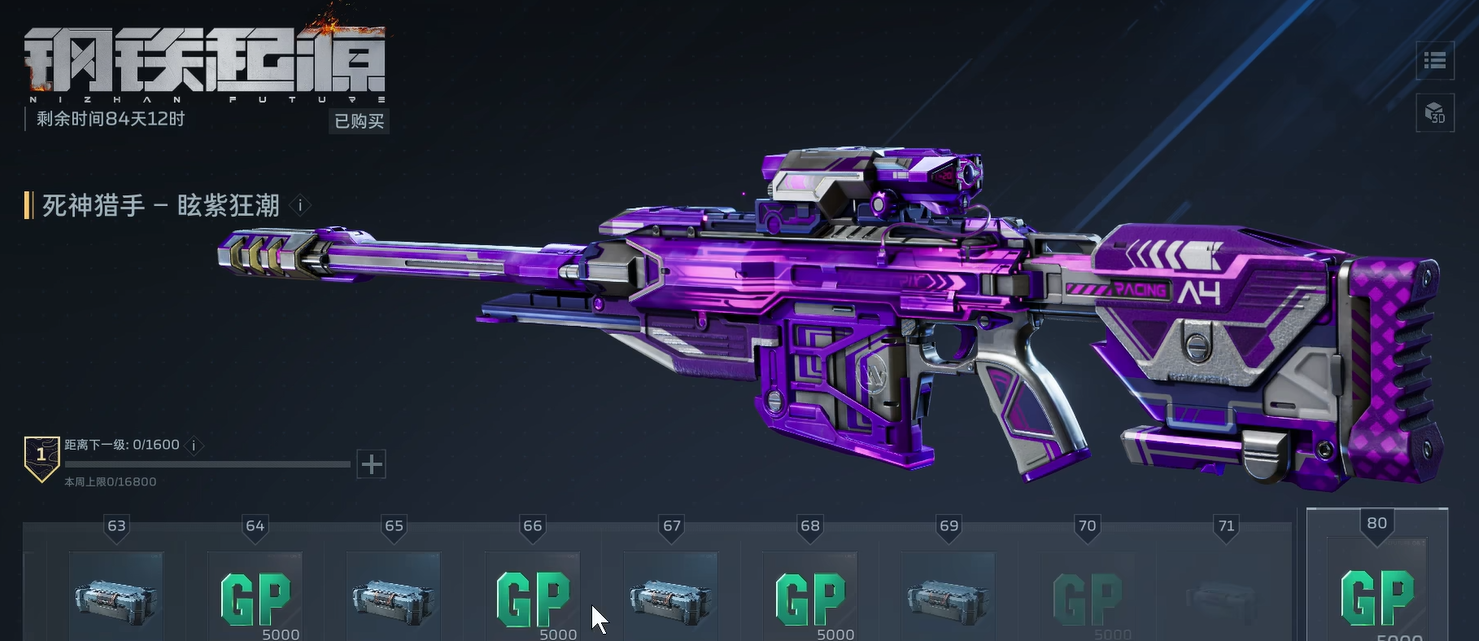The image size is (1479, 641).
Task: Show info for the 死神猎手 weapon skin
Action: click(x=299, y=206)
